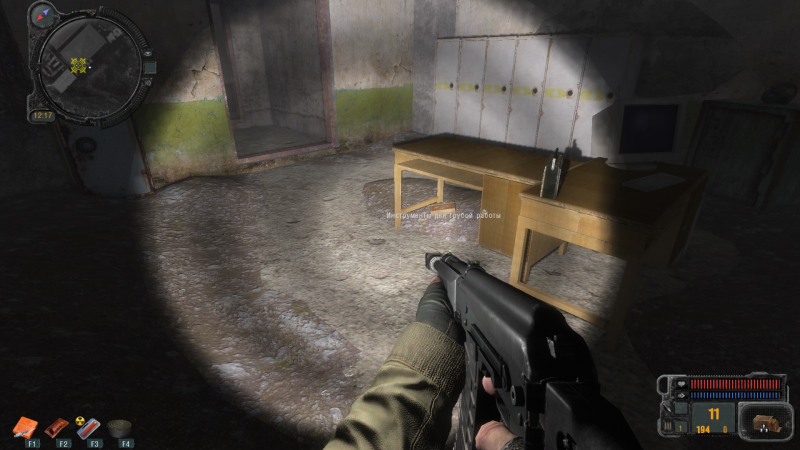The height and width of the screenshot is (450, 800).
Task: Use the orange medkit in quick slot F1
Action: (24, 427)
